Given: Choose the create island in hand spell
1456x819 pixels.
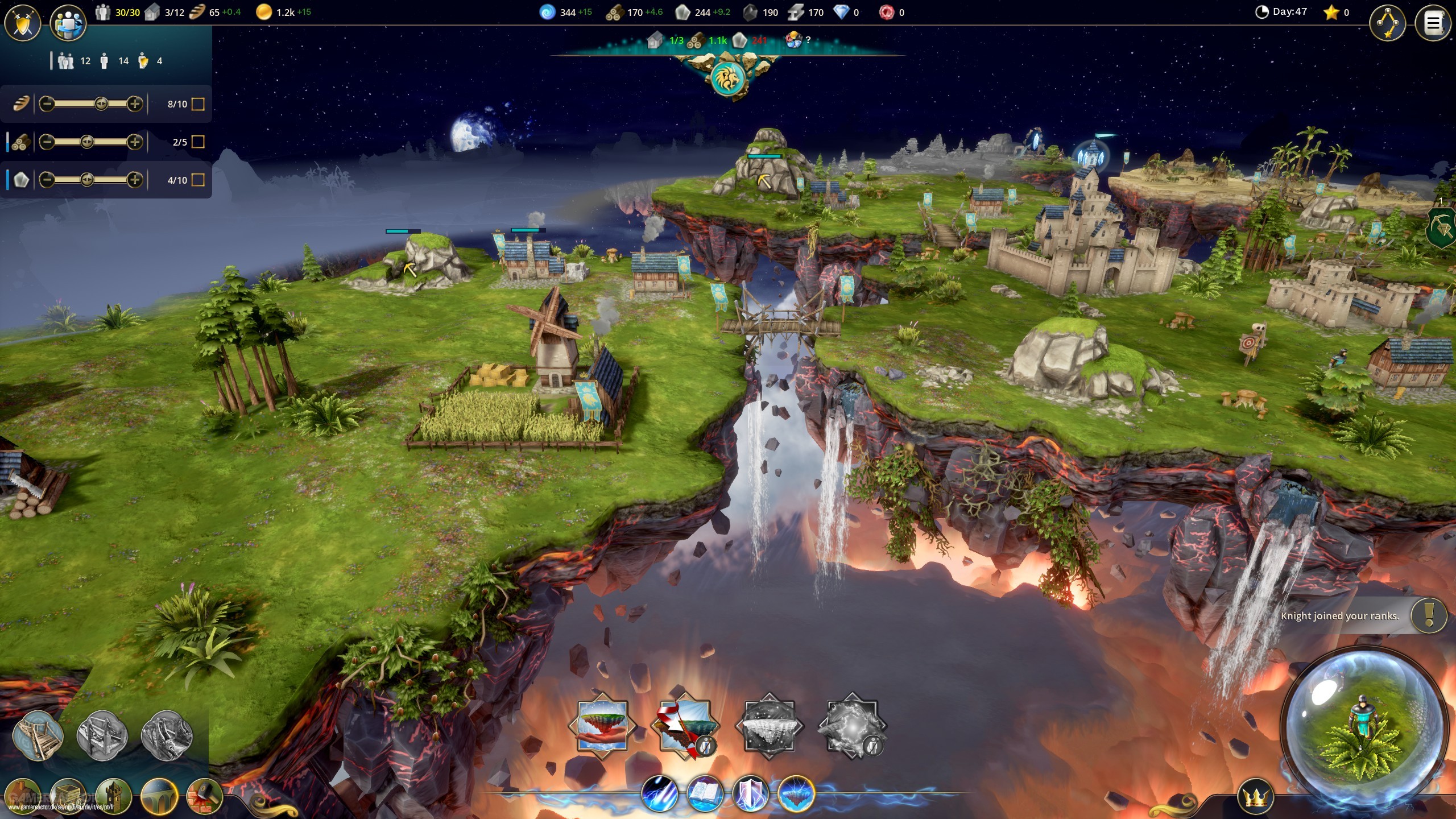Looking at the screenshot, I should click(602, 726).
